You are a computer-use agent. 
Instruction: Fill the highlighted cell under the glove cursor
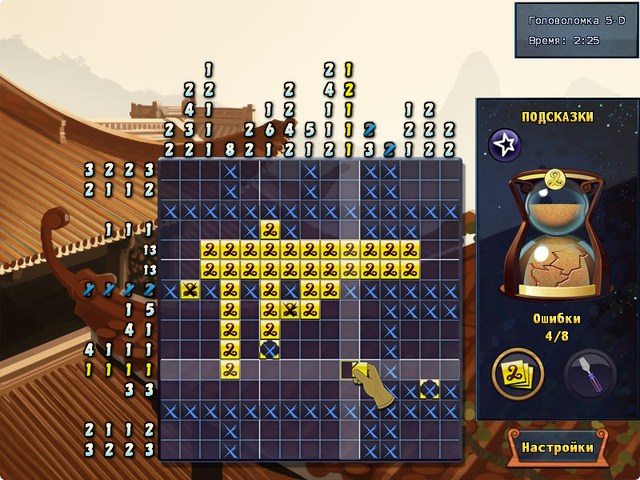point(350,370)
